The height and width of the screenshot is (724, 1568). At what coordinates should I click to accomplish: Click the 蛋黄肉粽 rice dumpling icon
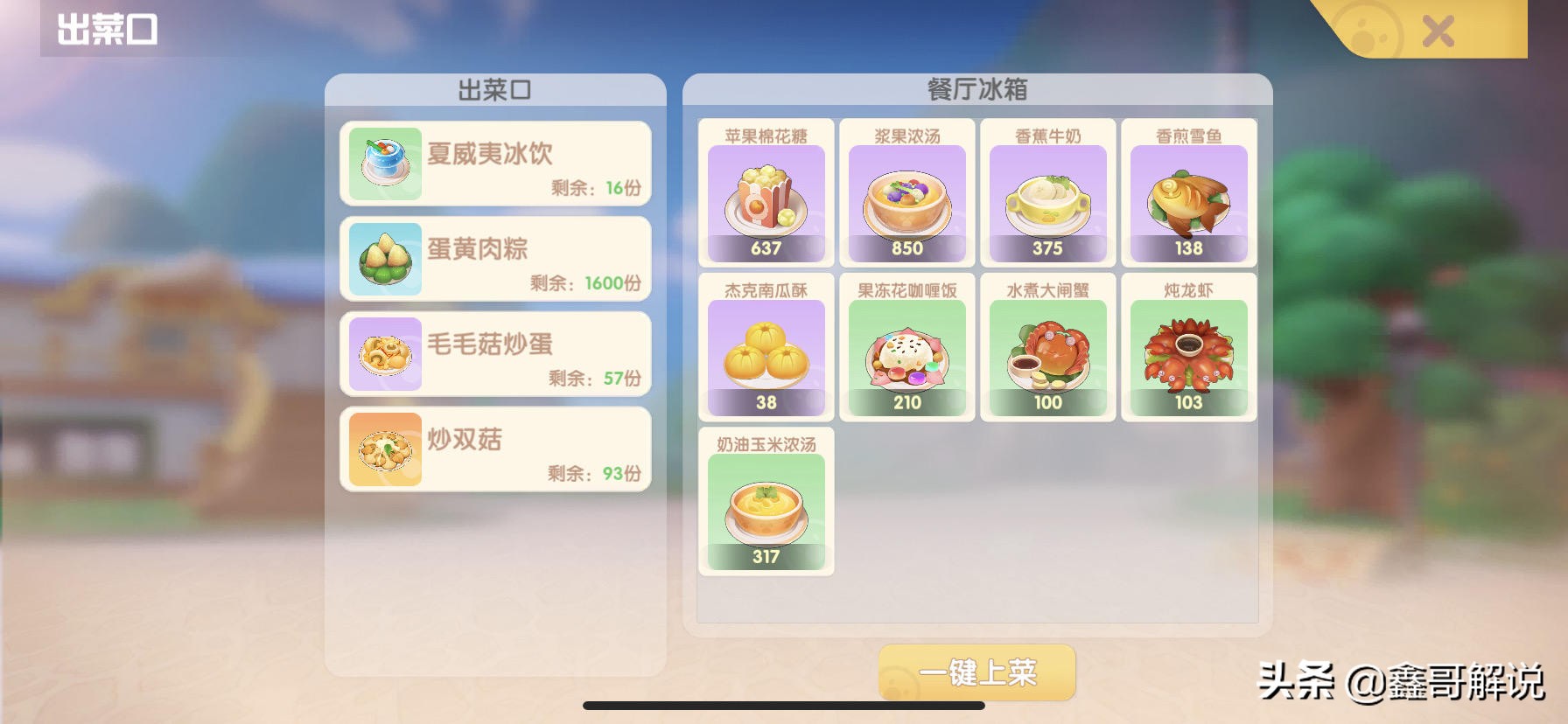point(383,256)
